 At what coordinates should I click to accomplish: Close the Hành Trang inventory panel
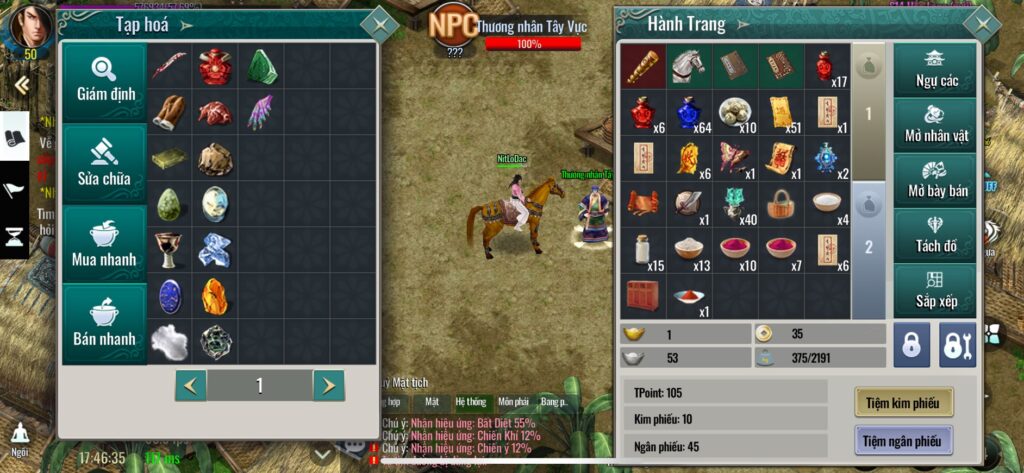(981, 23)
